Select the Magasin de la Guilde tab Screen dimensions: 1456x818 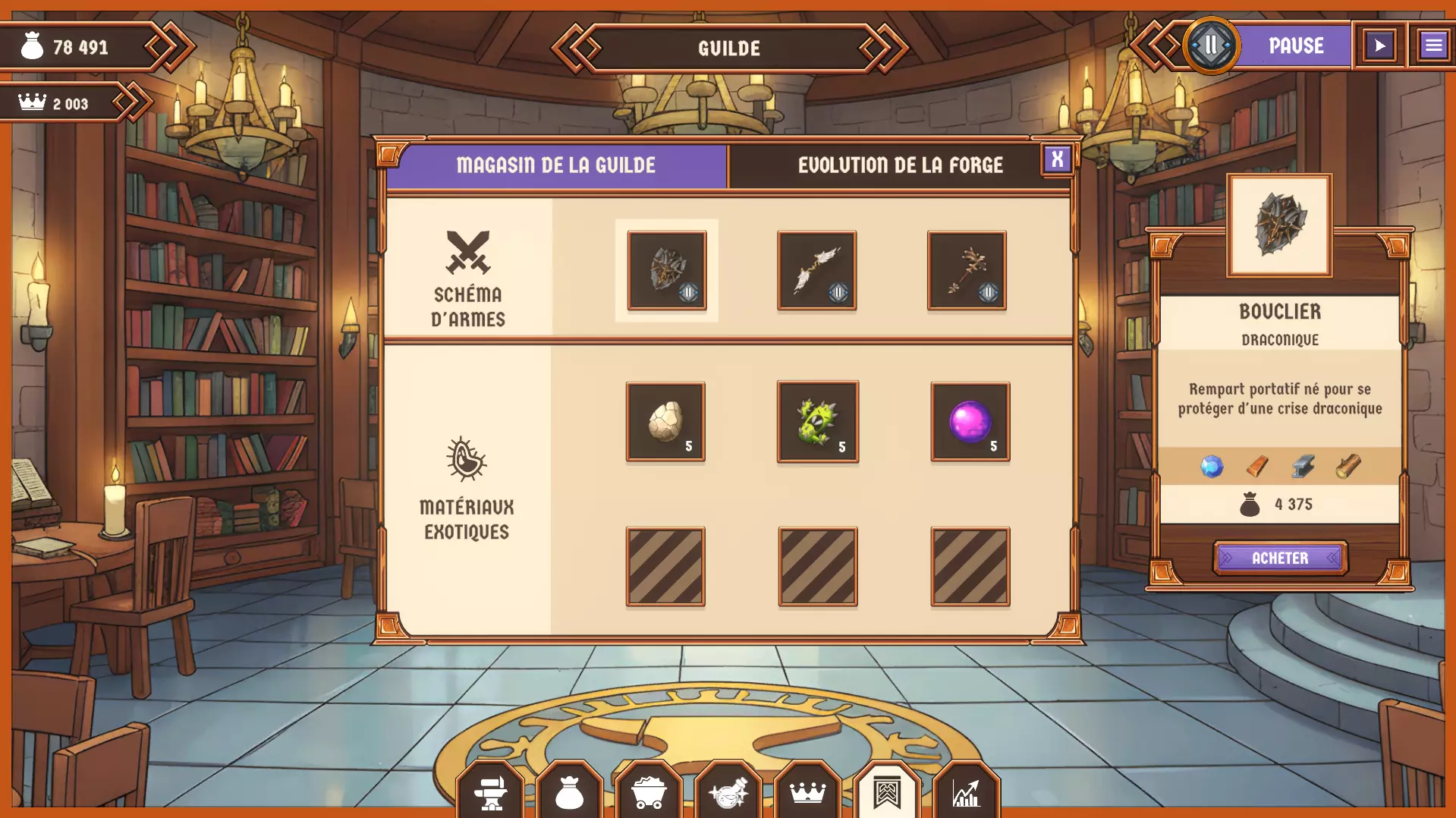click(x=556, y=165)
